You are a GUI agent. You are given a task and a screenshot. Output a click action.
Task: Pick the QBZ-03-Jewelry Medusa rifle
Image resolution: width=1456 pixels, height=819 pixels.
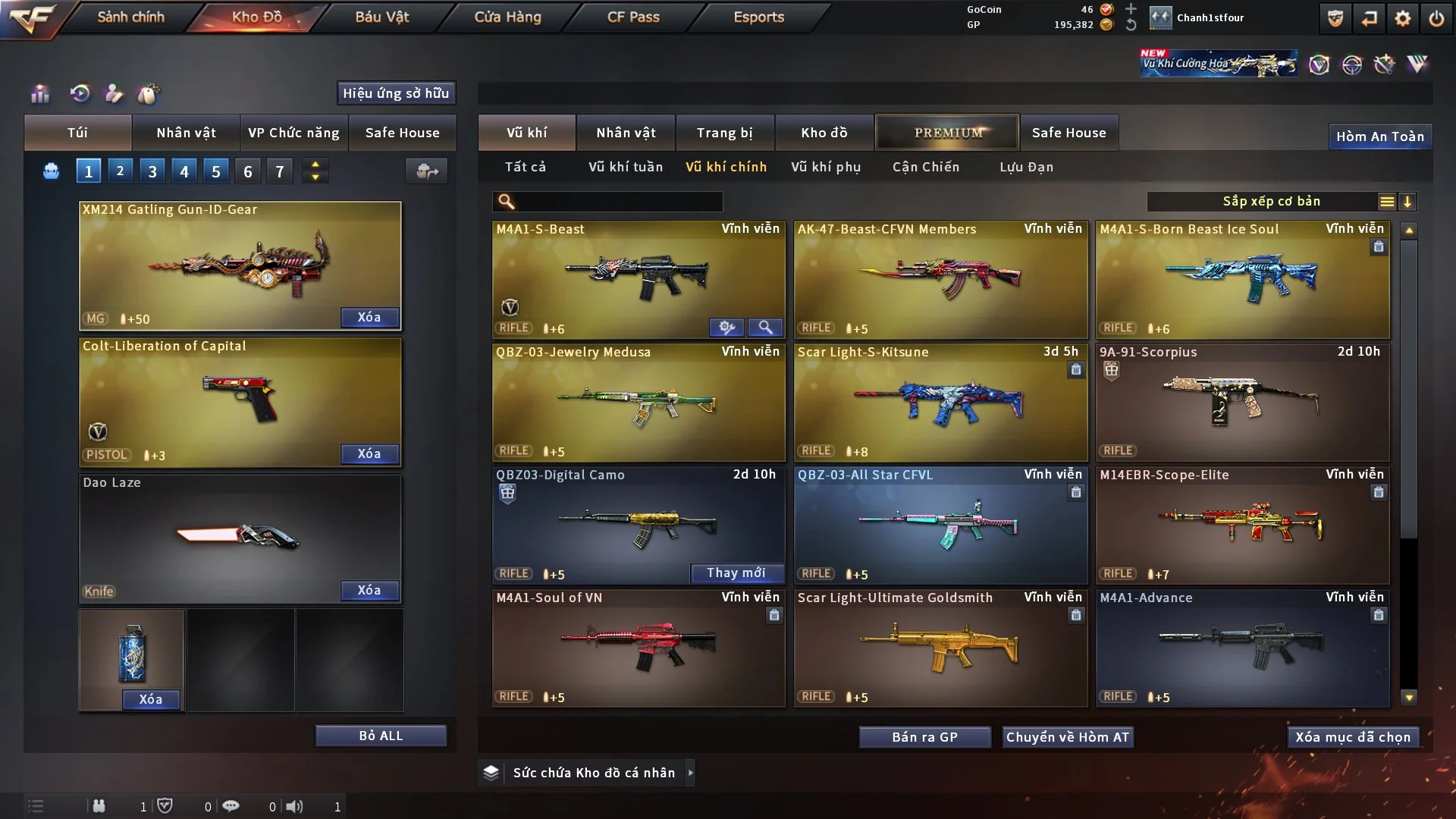[639, 402]
